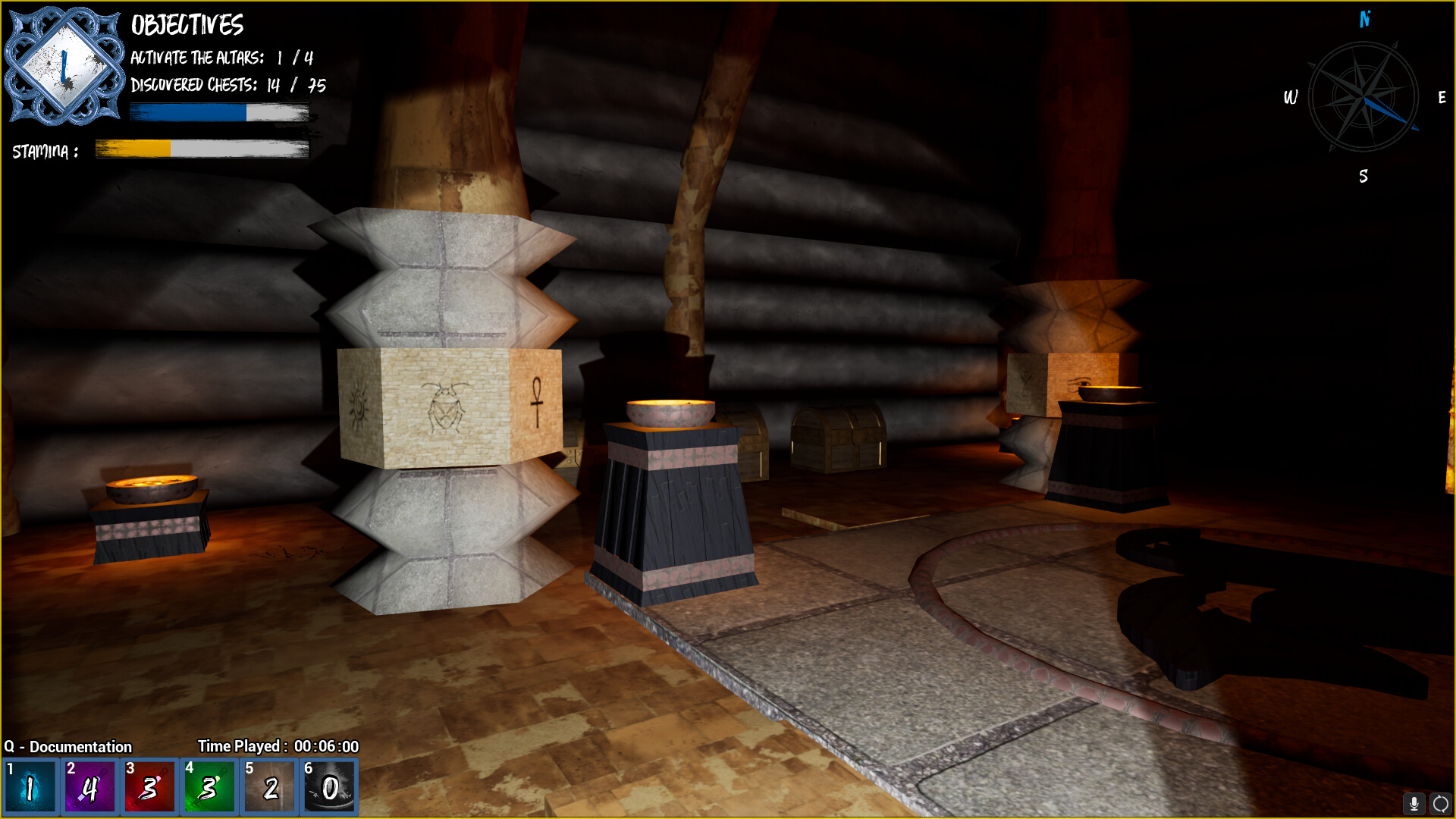Viewport: 1456px width, 819px height.
Task: Expand the 'Discovered Chests: 14 / 75' entry
Action: (x=227, y=86)
